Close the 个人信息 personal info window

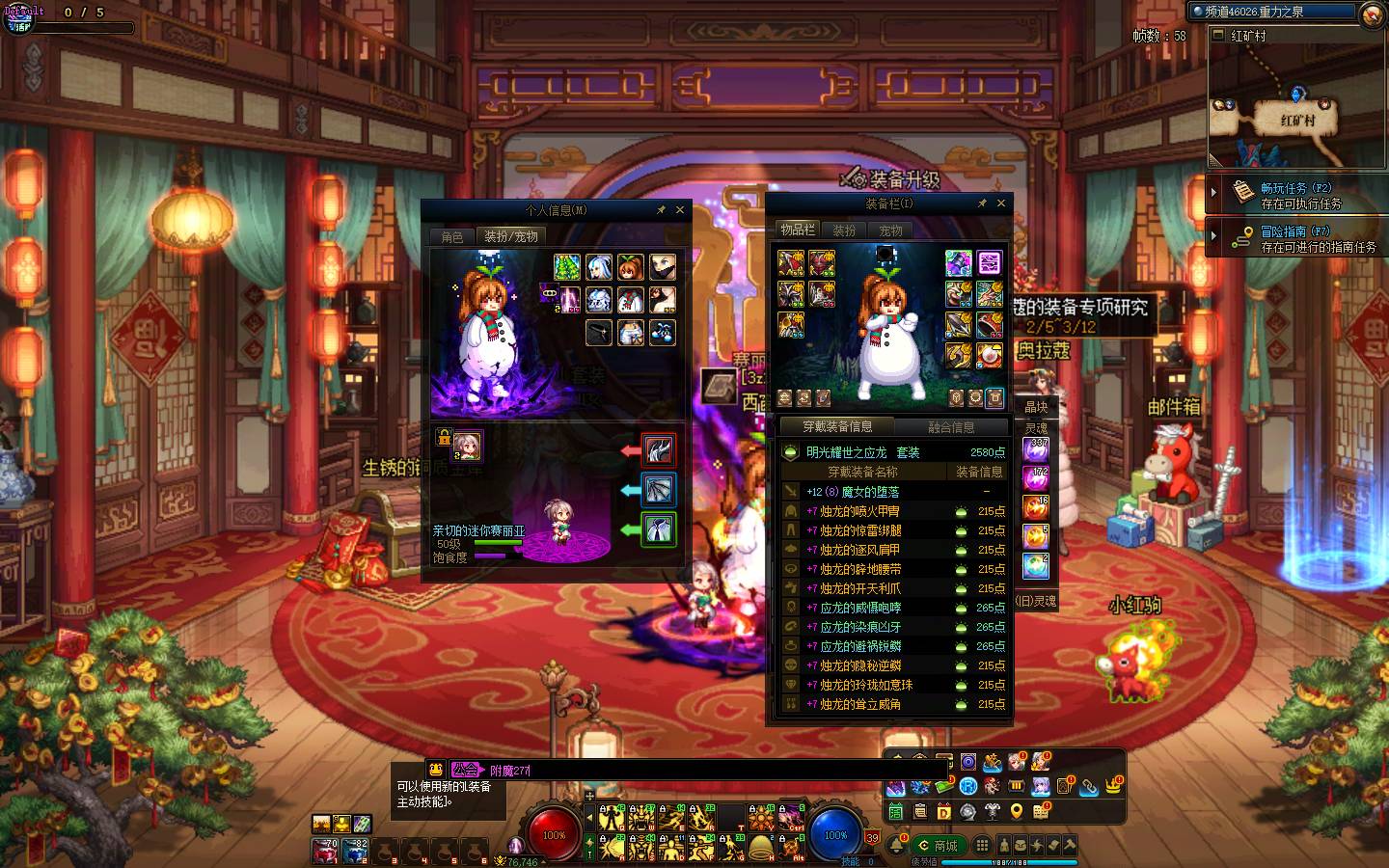[x=680, y=209]
